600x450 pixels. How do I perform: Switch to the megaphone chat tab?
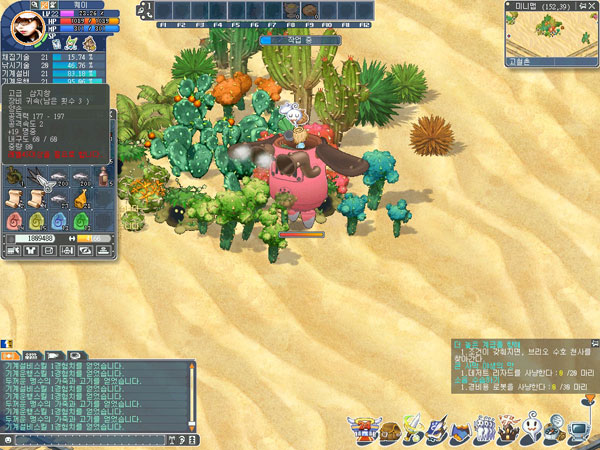(54, 354)
